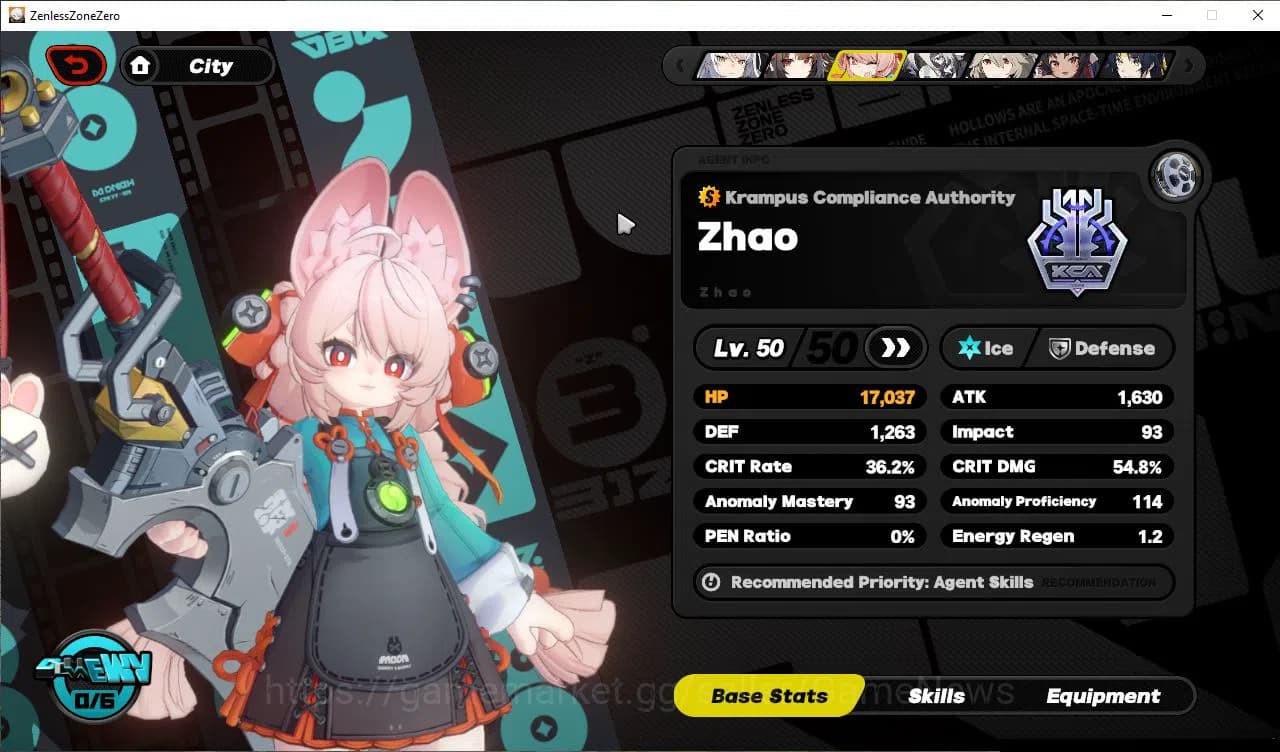Open the Equipment tab

pos(1104,696)
